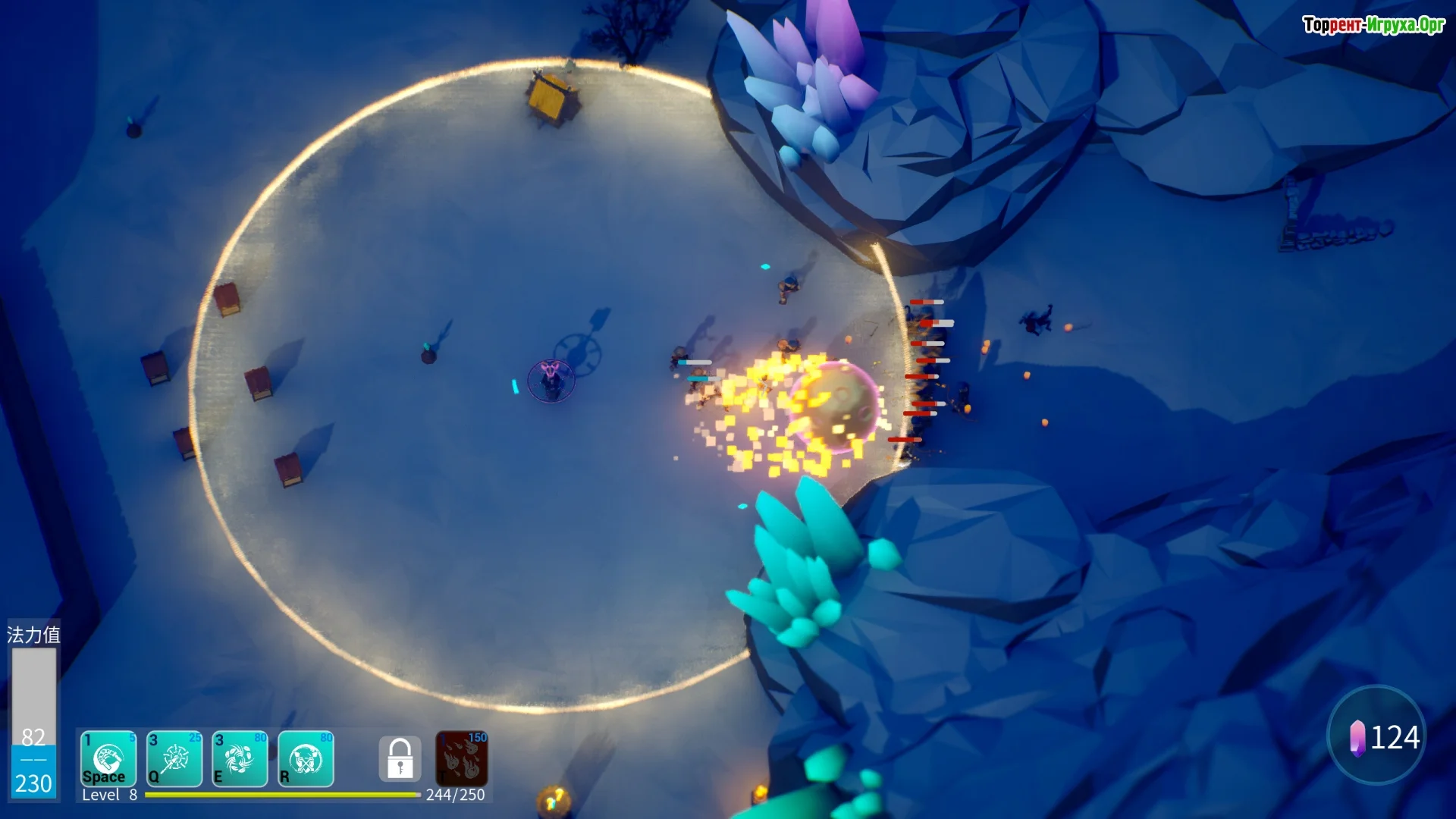The height and width of the screenshot is (819, 1456).
Task: Click the locked padlock ability slot
Action: pyautogui.click(x=400, y=758)
